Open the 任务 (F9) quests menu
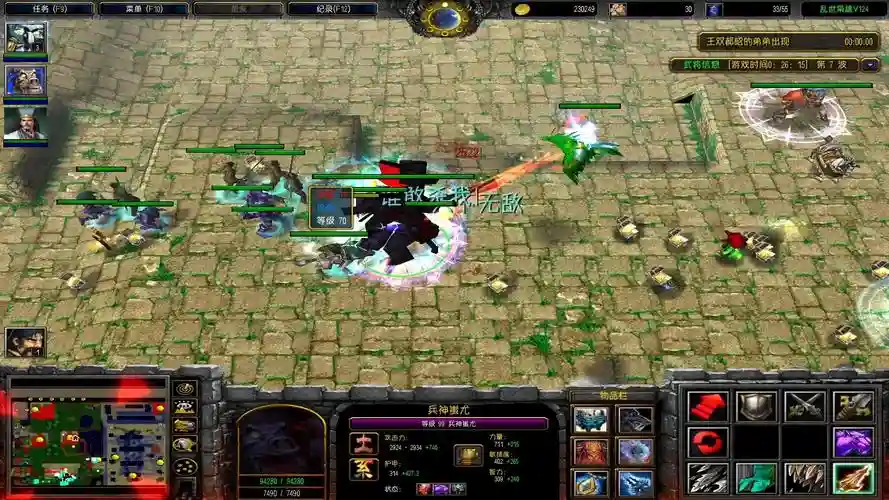Viewport: 889px width, 500px height. tap(48, 9)
